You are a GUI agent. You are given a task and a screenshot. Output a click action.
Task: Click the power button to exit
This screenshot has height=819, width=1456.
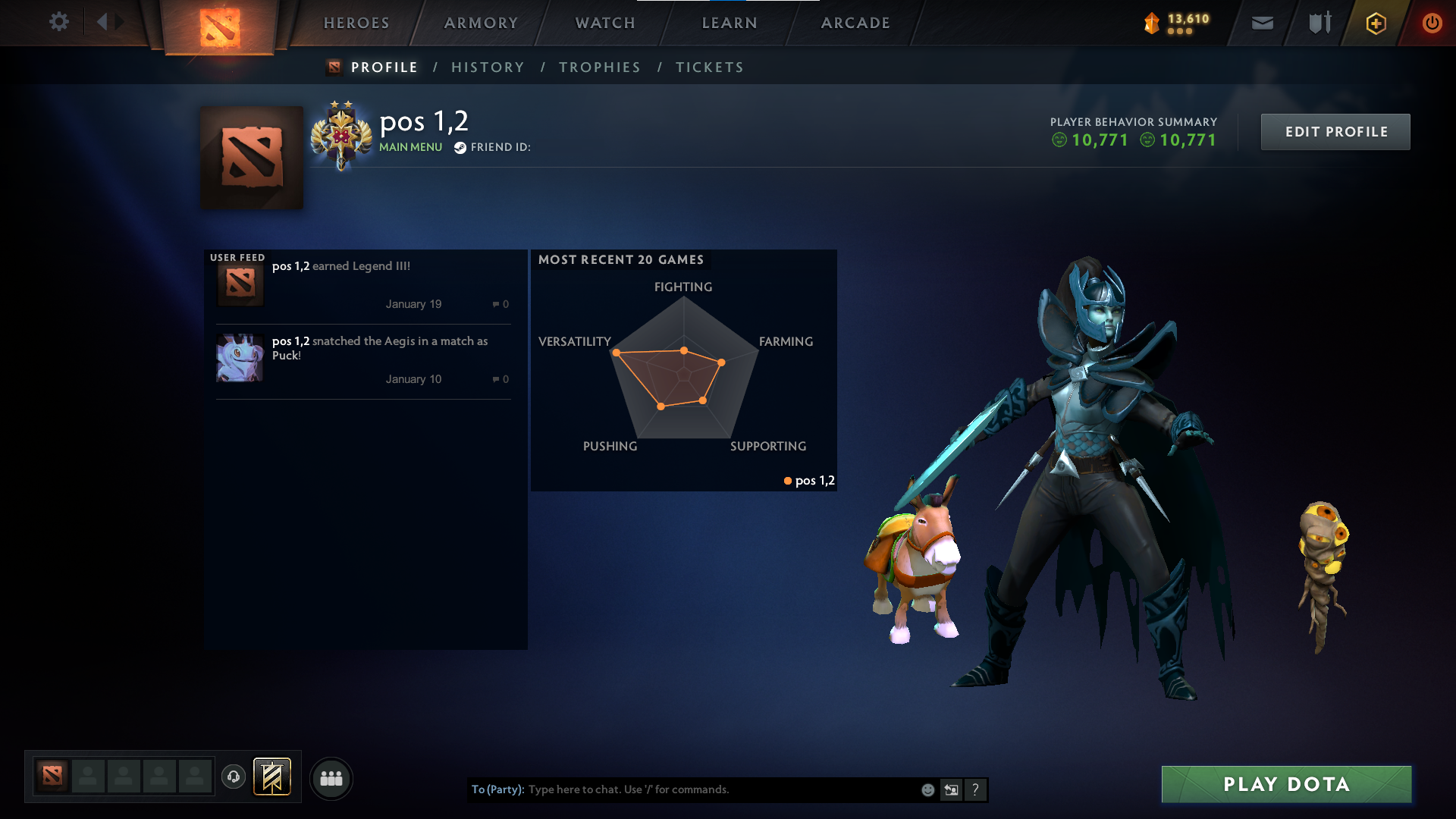(1432, 23)
